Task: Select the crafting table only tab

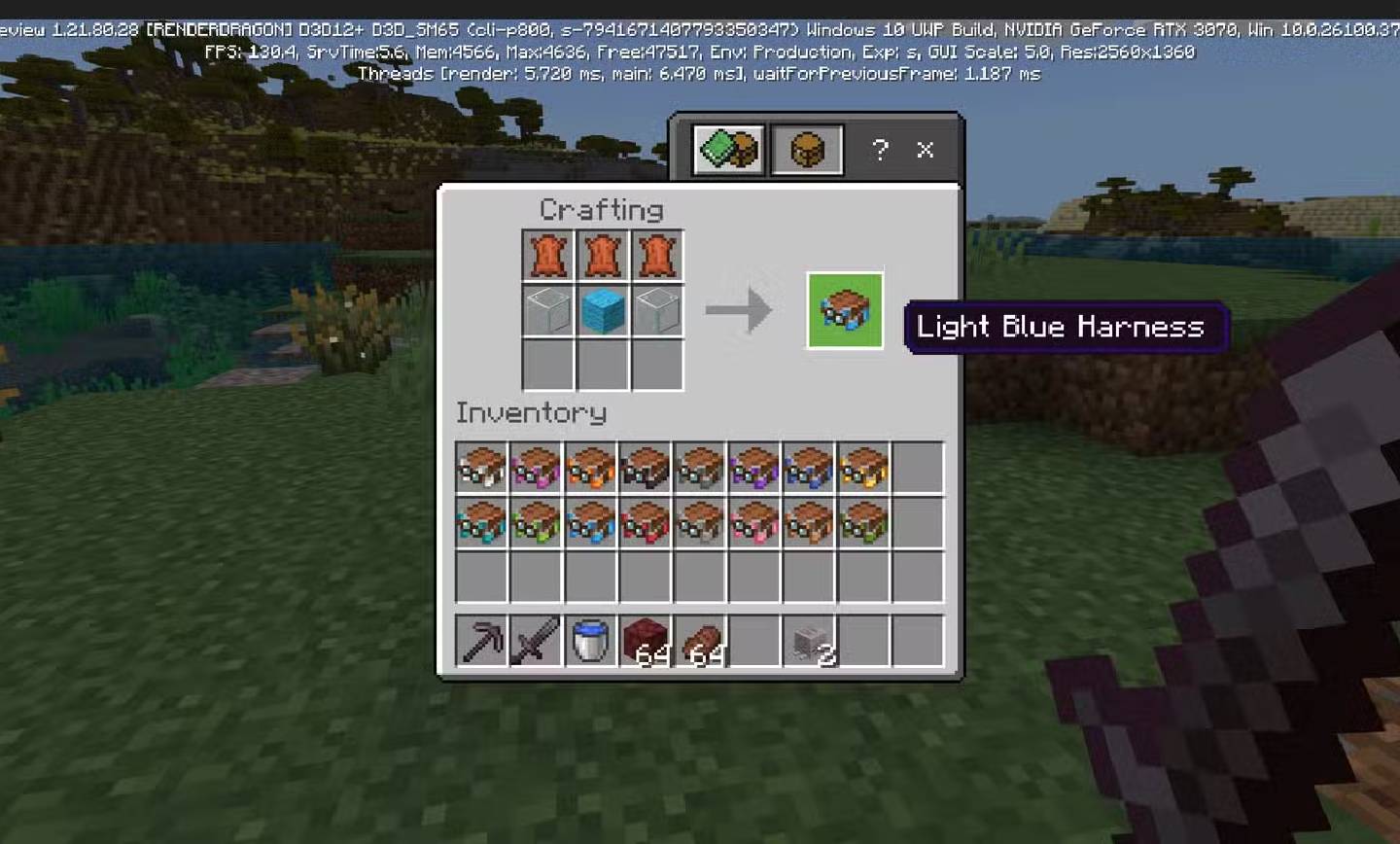Action: [x=807, y=150]
